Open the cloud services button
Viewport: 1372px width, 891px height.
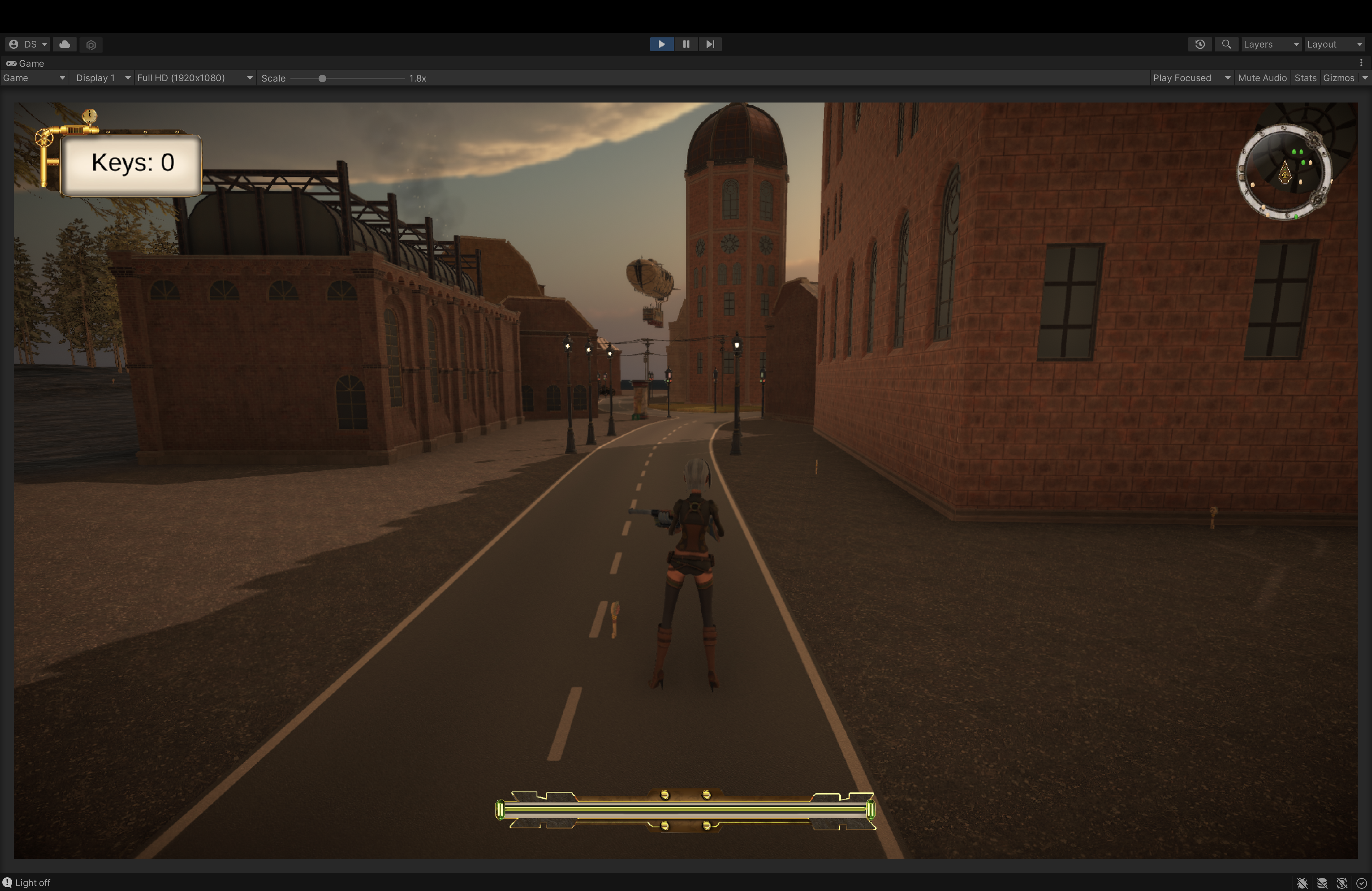65,44
